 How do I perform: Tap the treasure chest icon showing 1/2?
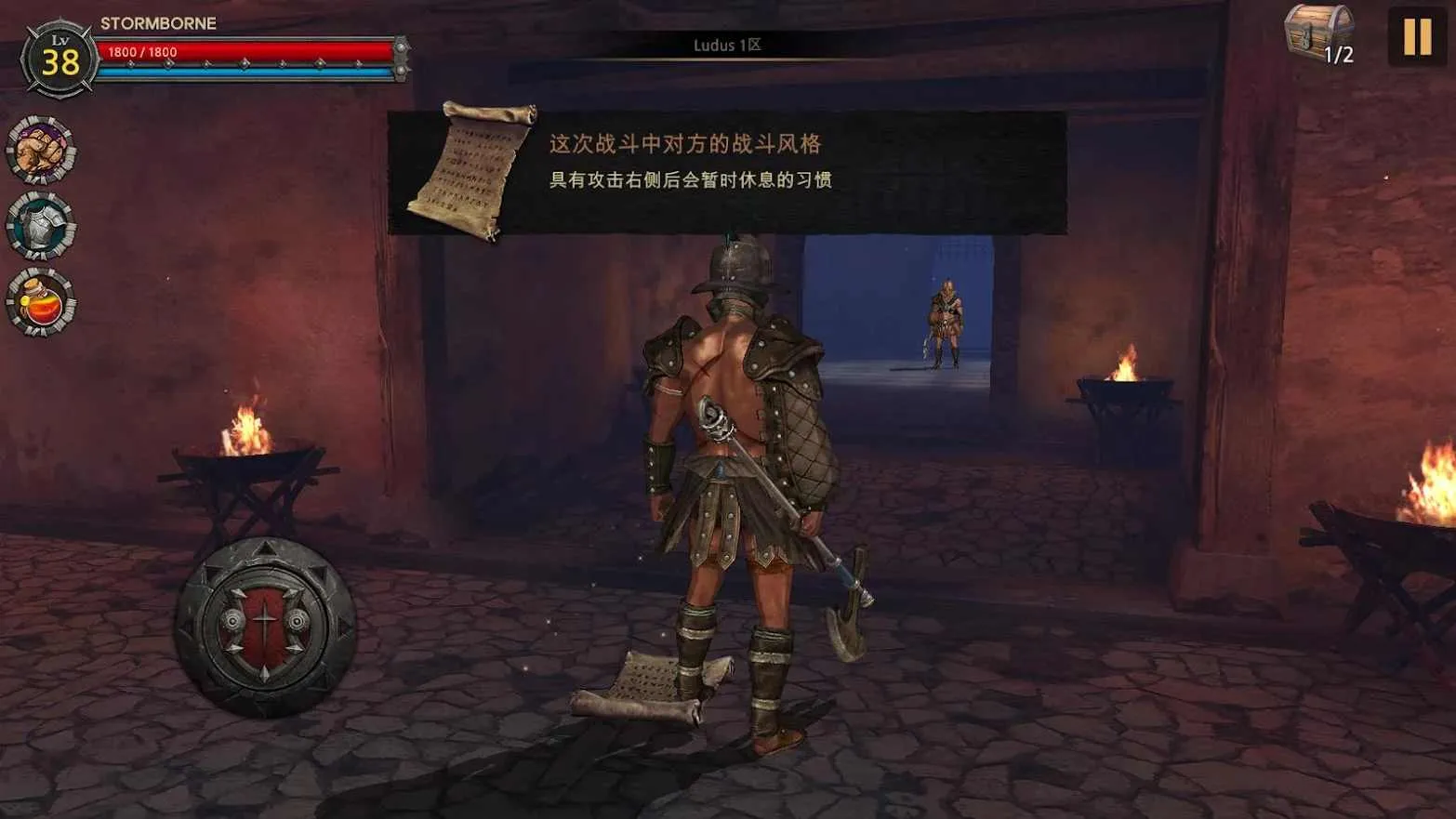[1319, 35]
